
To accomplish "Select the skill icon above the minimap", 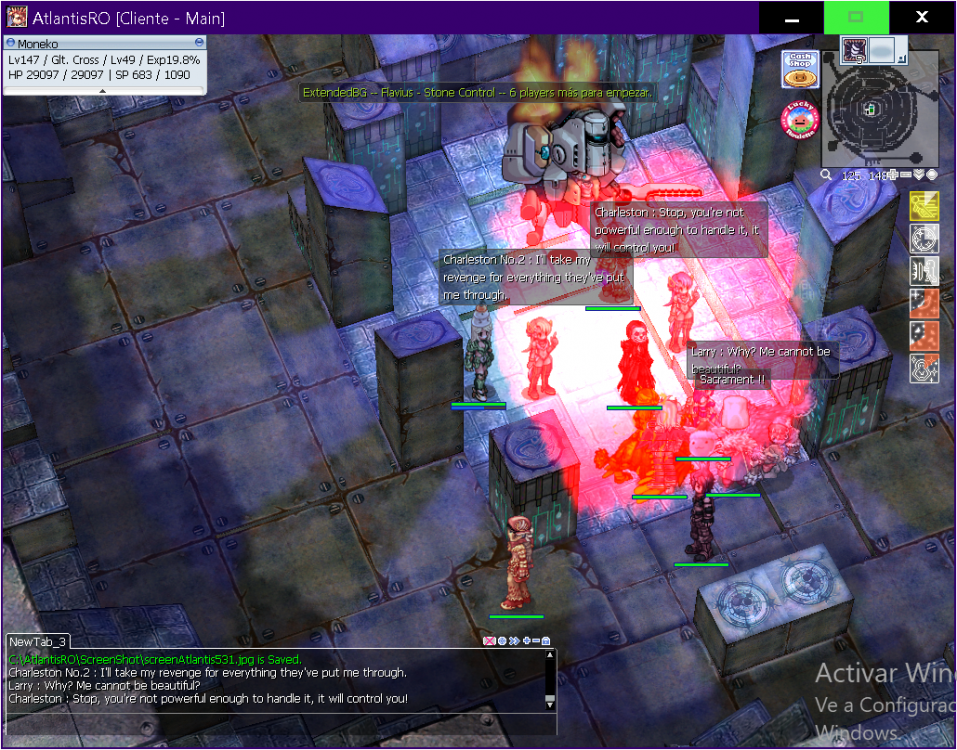I will (855, 50).
